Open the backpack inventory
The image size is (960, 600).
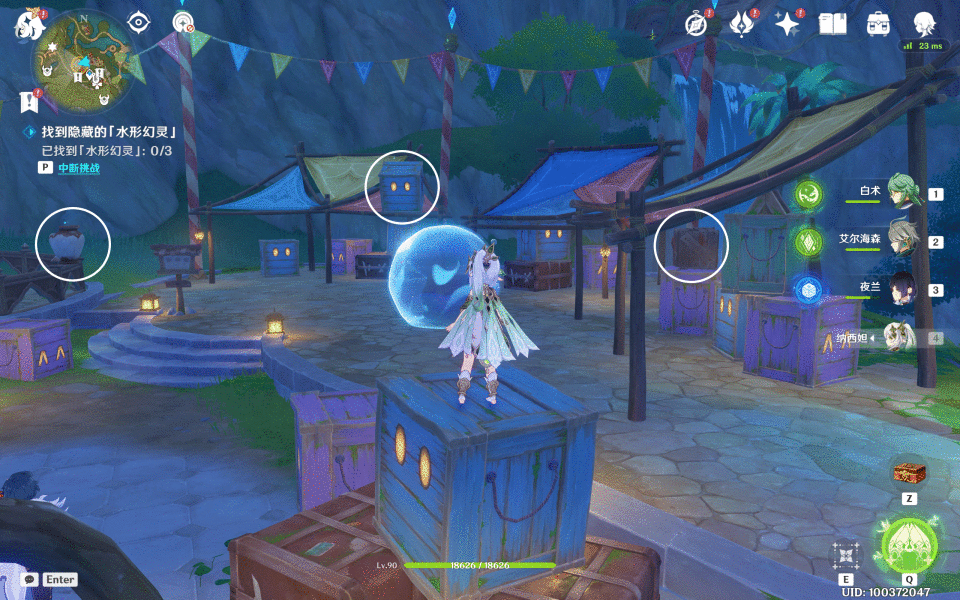click(878, 24)
